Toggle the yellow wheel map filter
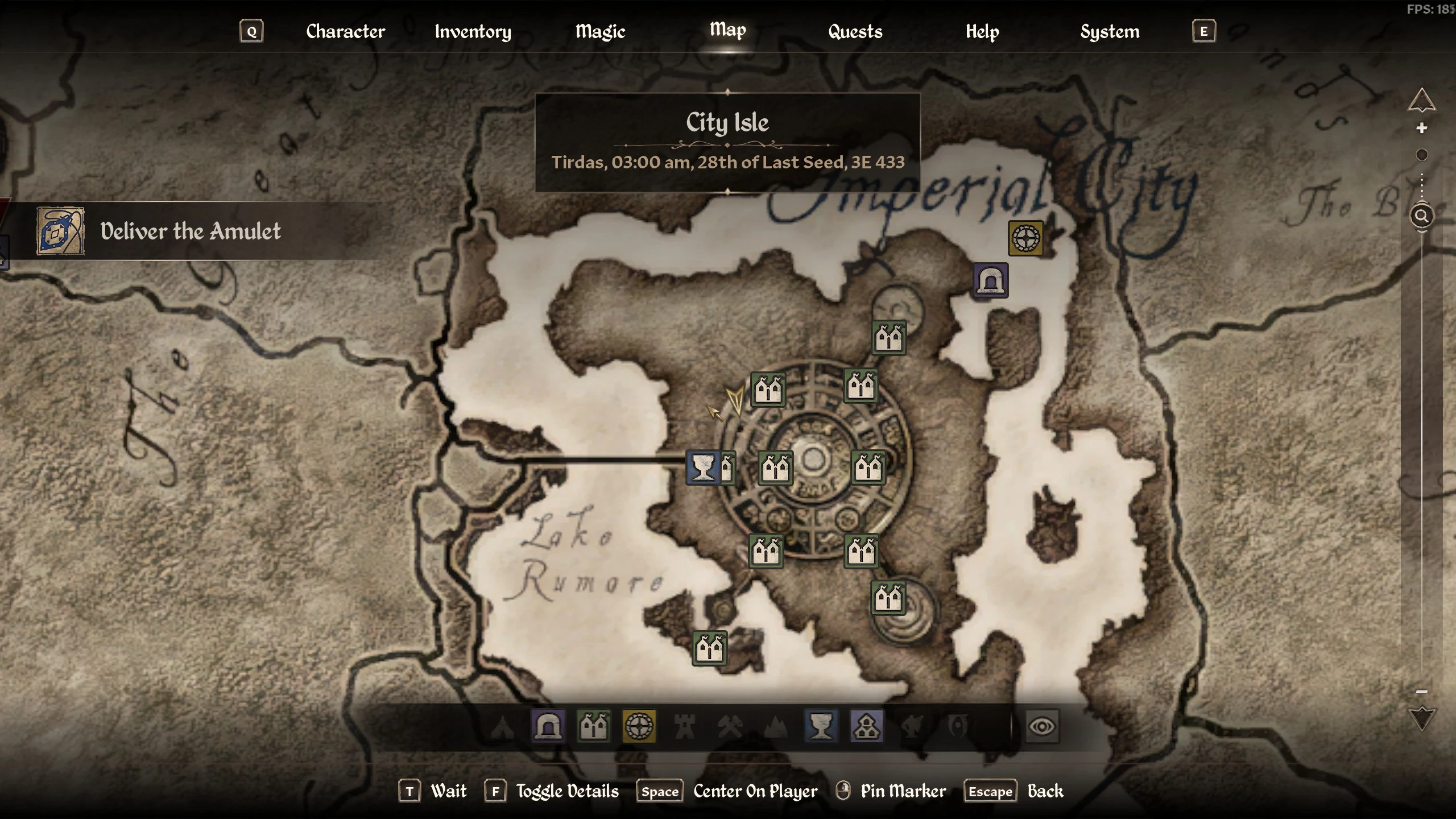This screenshot has width=1456, height=819. (x=639, y=726)
